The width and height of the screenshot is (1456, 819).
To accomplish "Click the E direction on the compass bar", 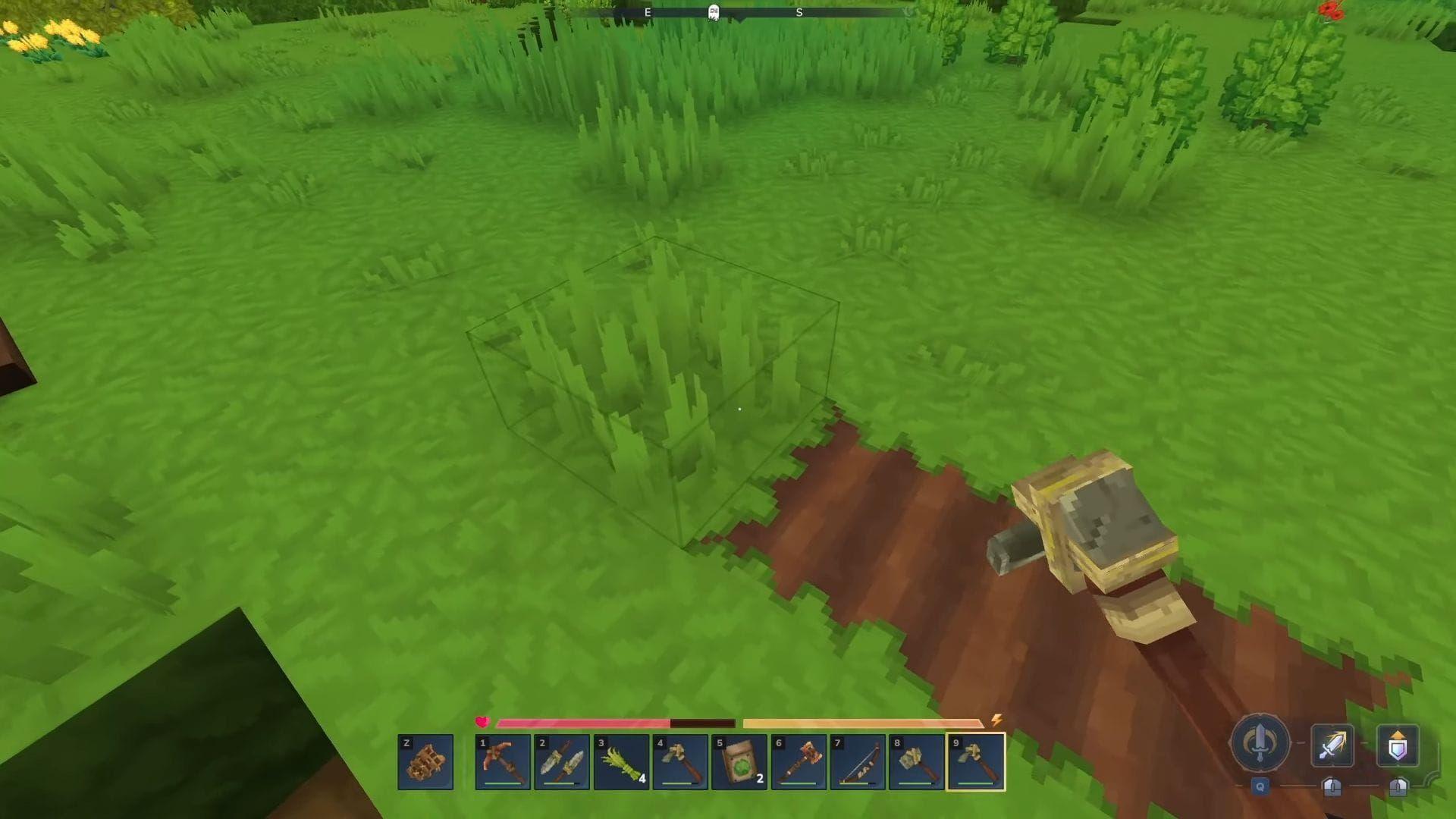I will (647, 13).
